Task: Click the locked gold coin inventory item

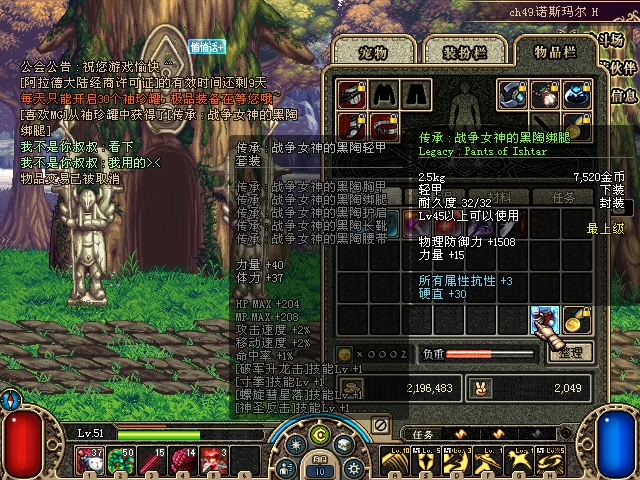Action: tap(575, 320)
